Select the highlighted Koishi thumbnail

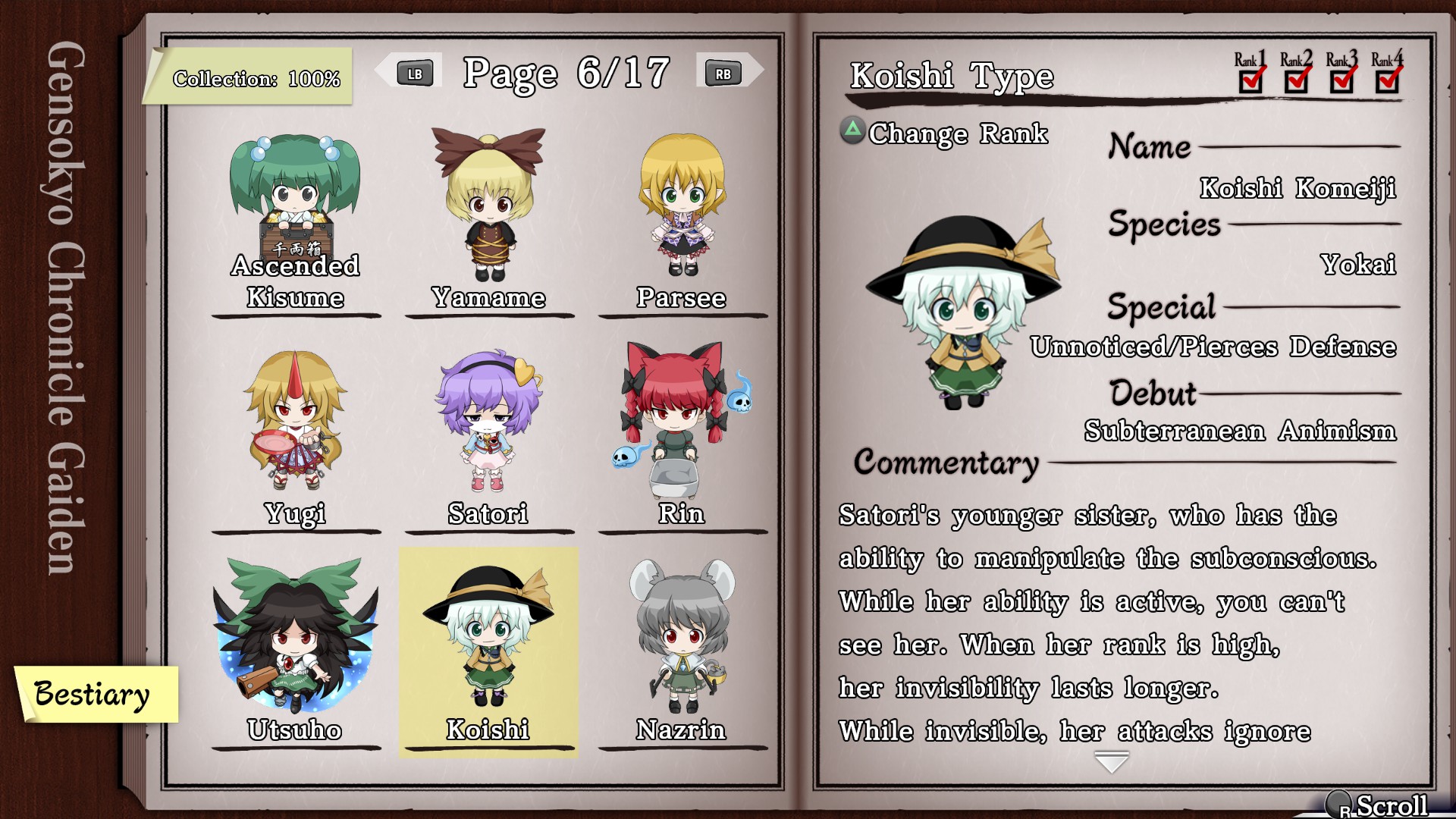coord(489,637)
